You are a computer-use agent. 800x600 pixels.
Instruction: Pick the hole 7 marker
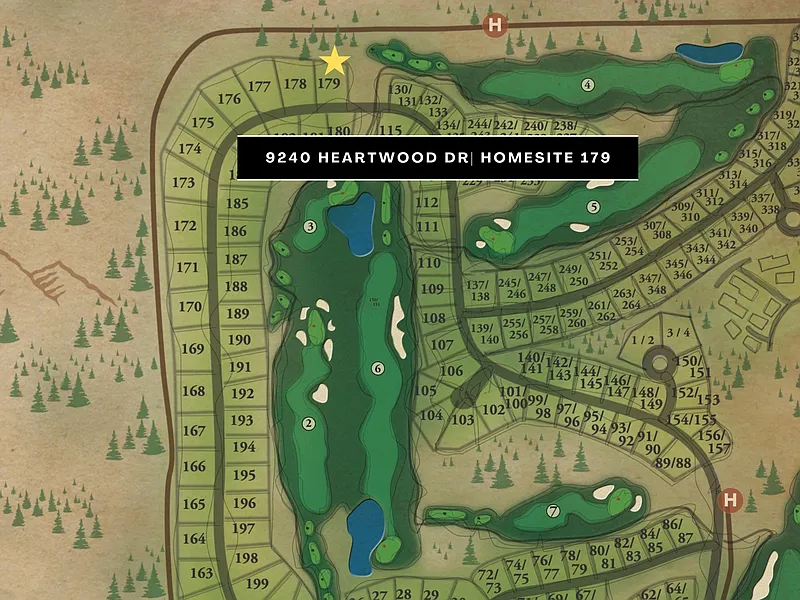[x=553, y=511]
